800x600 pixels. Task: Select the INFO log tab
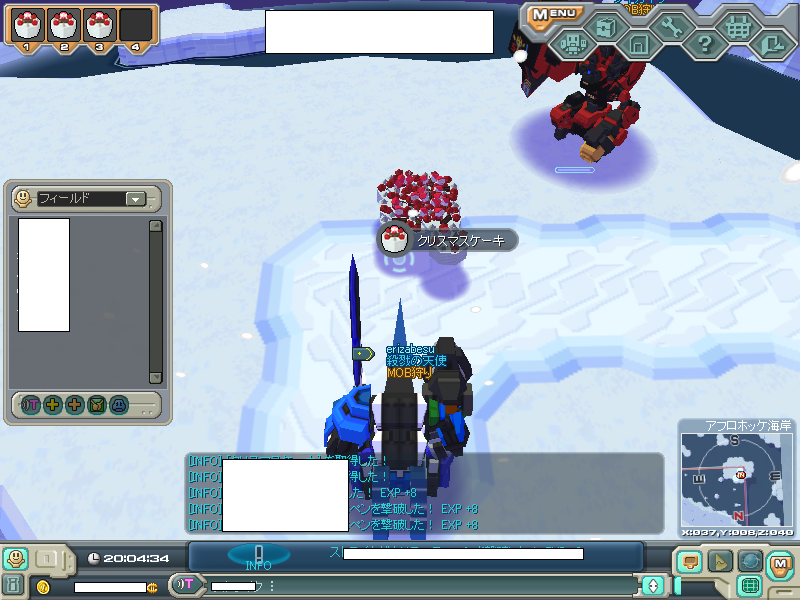click(x=258, y=556)
